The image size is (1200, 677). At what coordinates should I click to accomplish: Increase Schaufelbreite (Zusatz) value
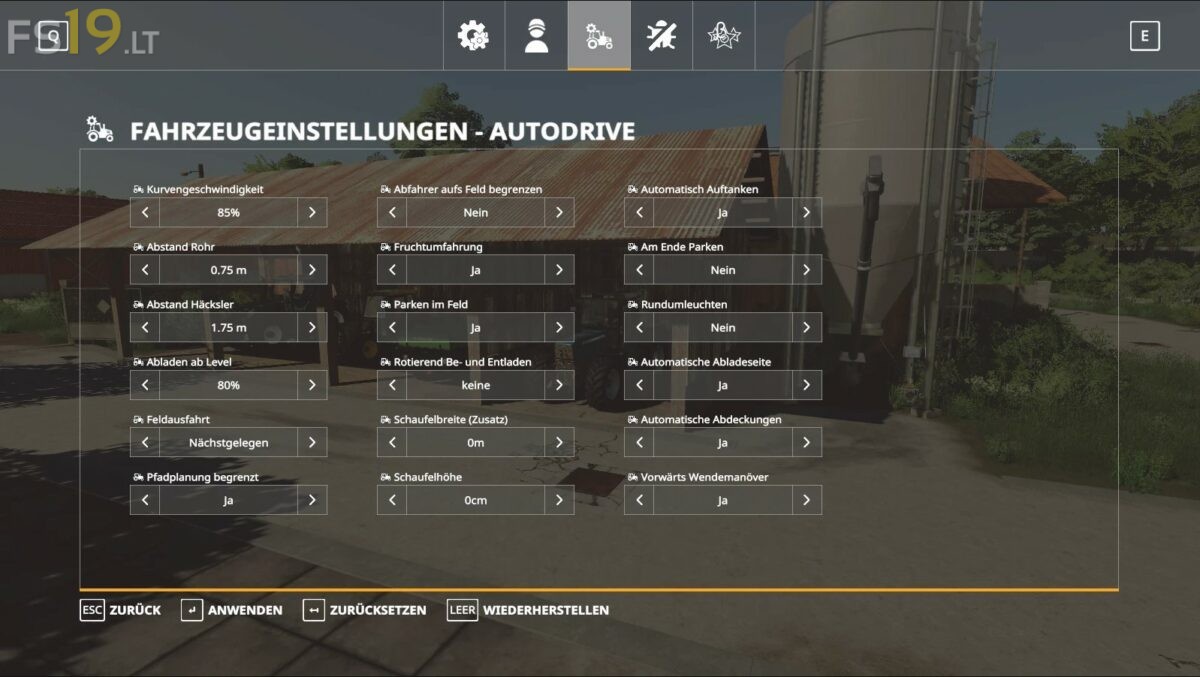(559, 442)
